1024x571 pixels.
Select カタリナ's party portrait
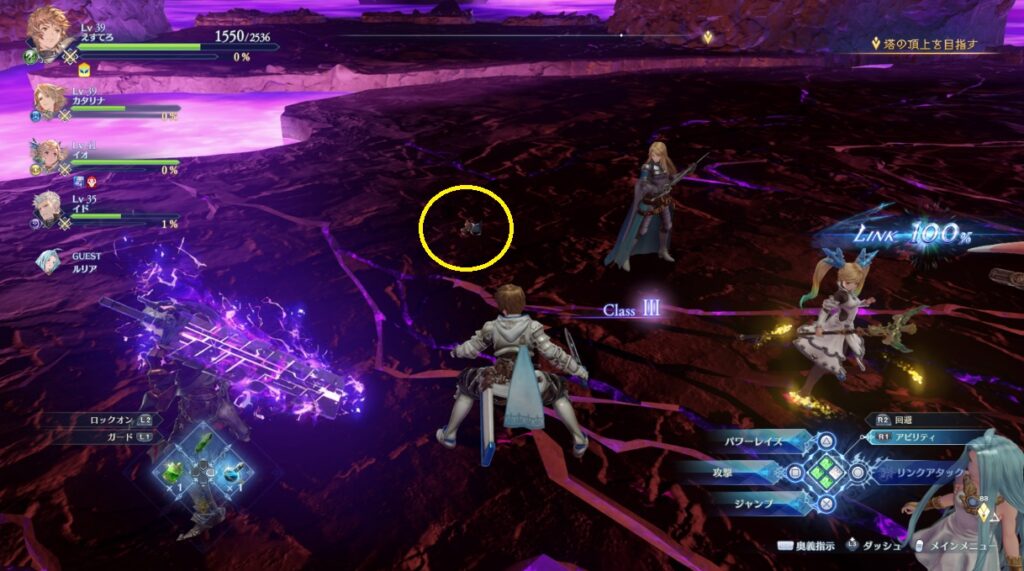[x=49, y=100]
